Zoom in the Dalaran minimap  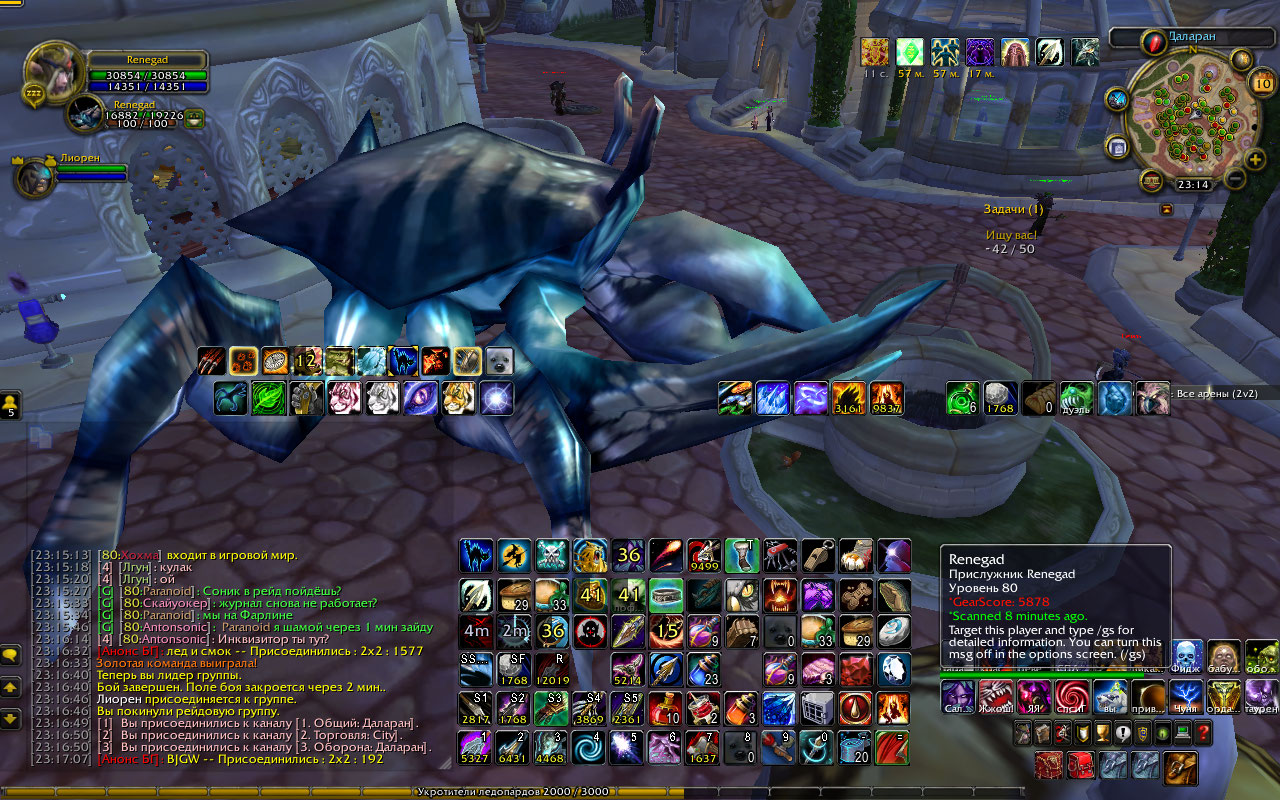click(1256, 159)
